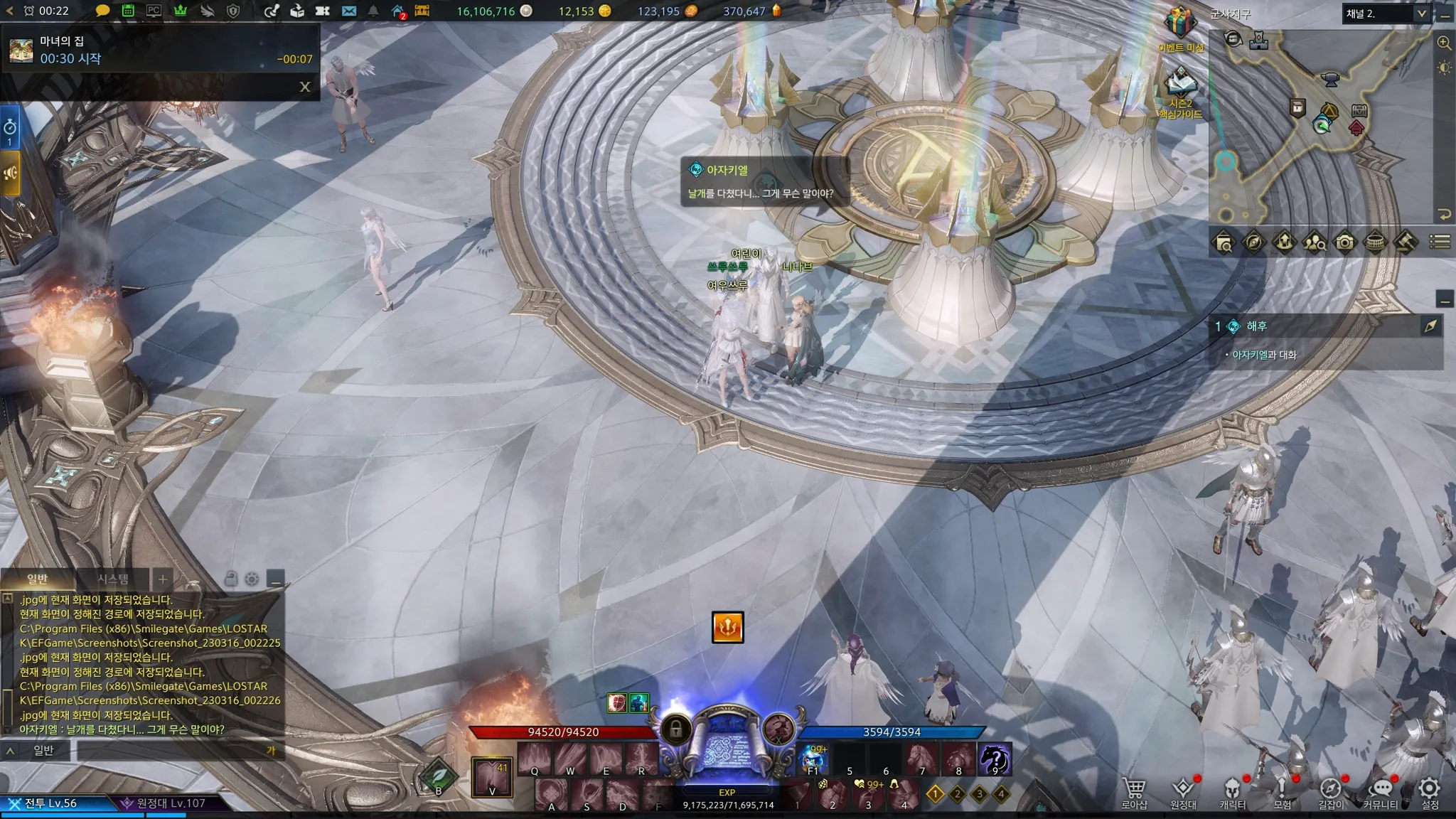Open the green calendar icon
The image size is (1456, 819).
128,11
